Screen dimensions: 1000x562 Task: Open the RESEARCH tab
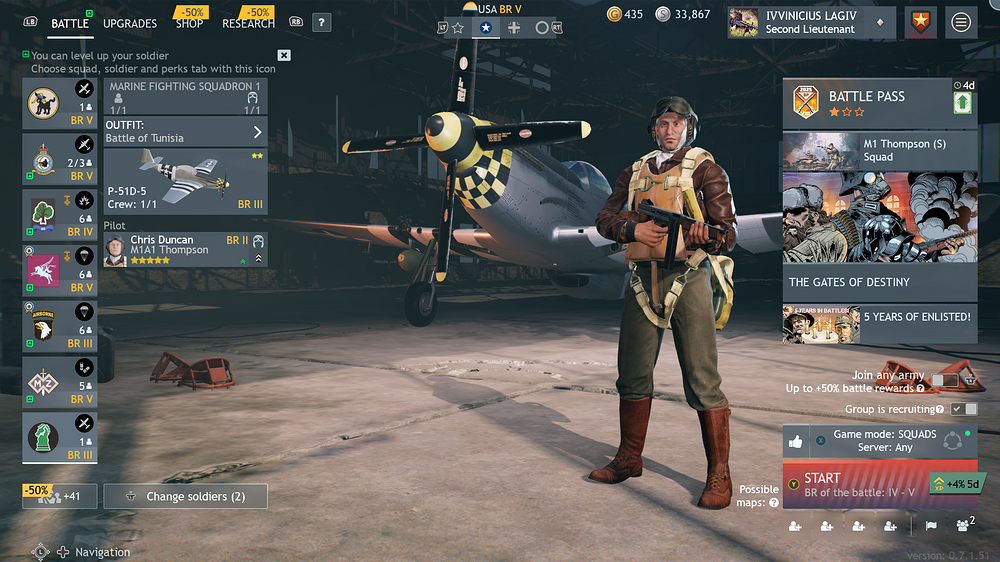248,23
